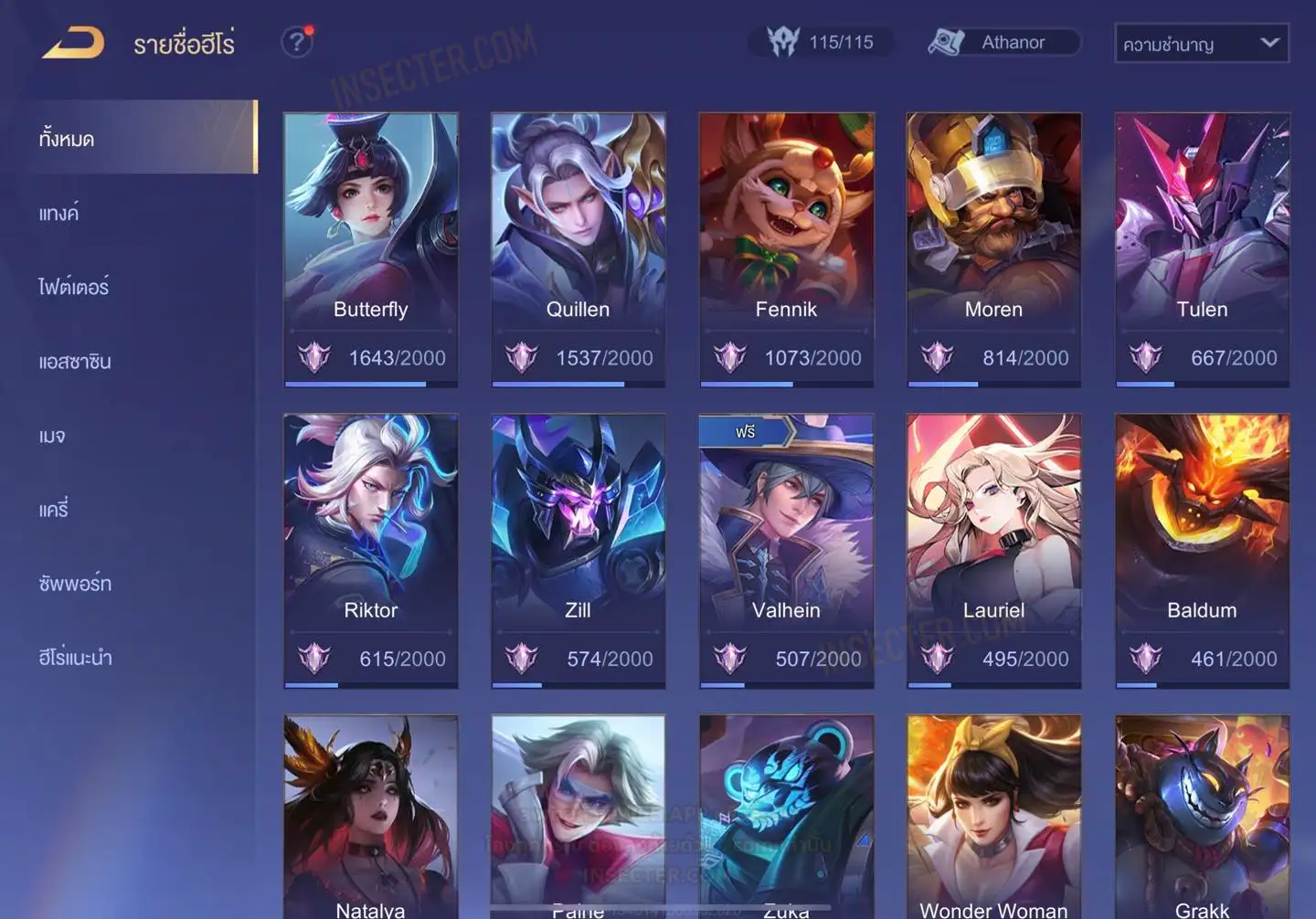Viewport: 1316px width, 919px height.
Task: Select the Butterfly hero card
Action: click(370, 248)
